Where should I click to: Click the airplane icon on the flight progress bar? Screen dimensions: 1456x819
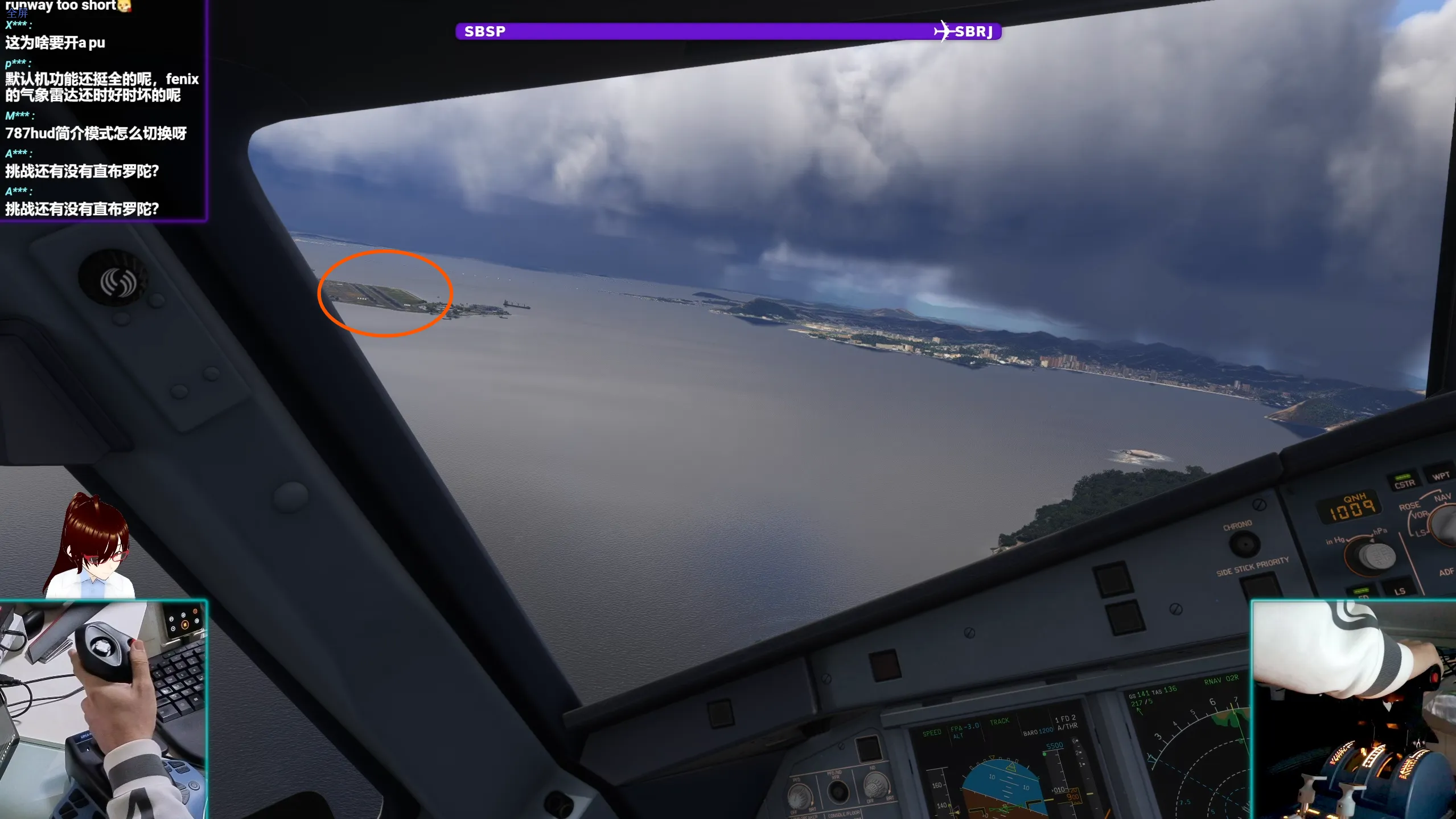click(x=943, y=30)
